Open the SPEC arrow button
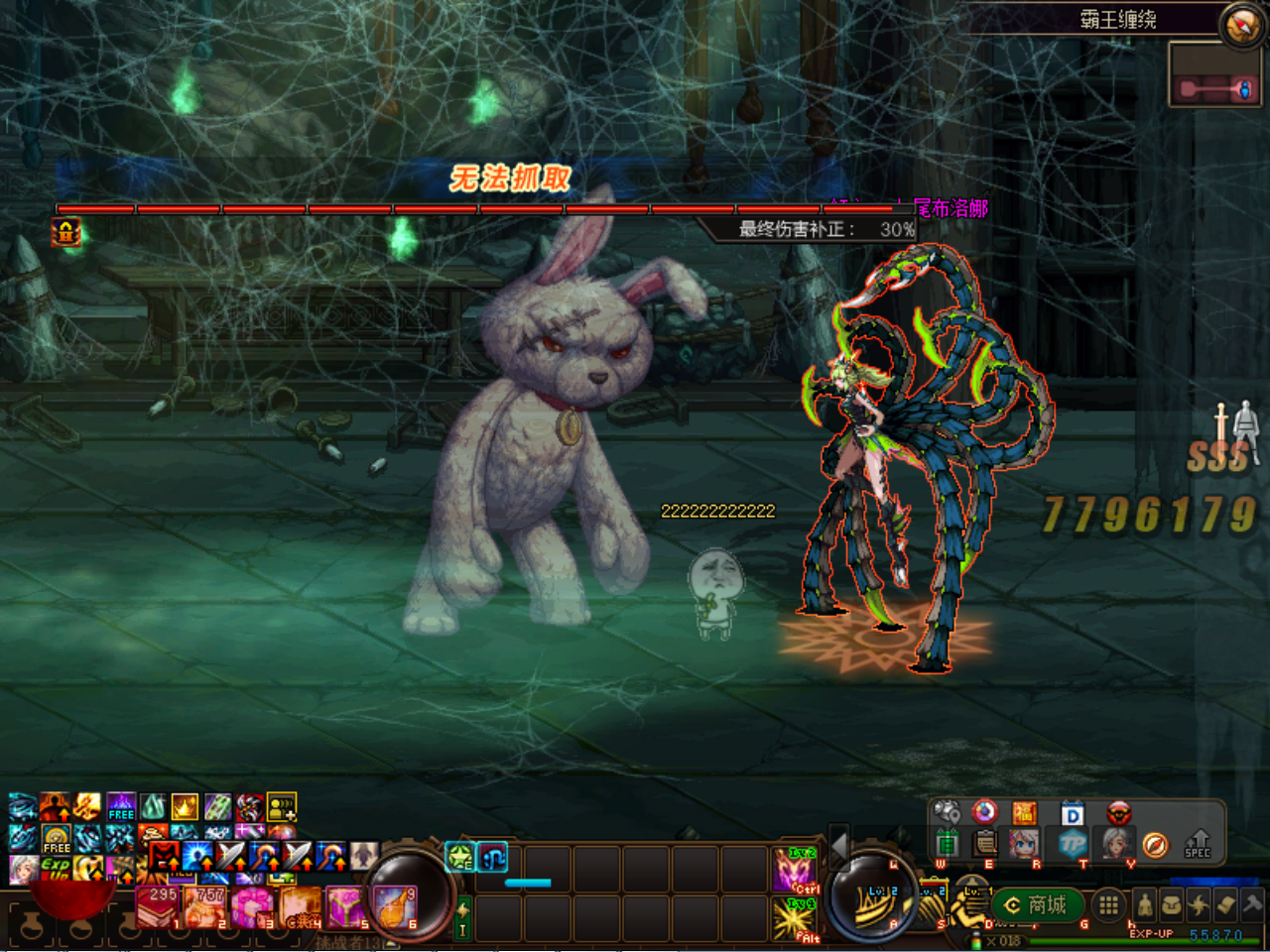The width and height of the screenshot is (1270, 952). click(x=1198, y=844)
